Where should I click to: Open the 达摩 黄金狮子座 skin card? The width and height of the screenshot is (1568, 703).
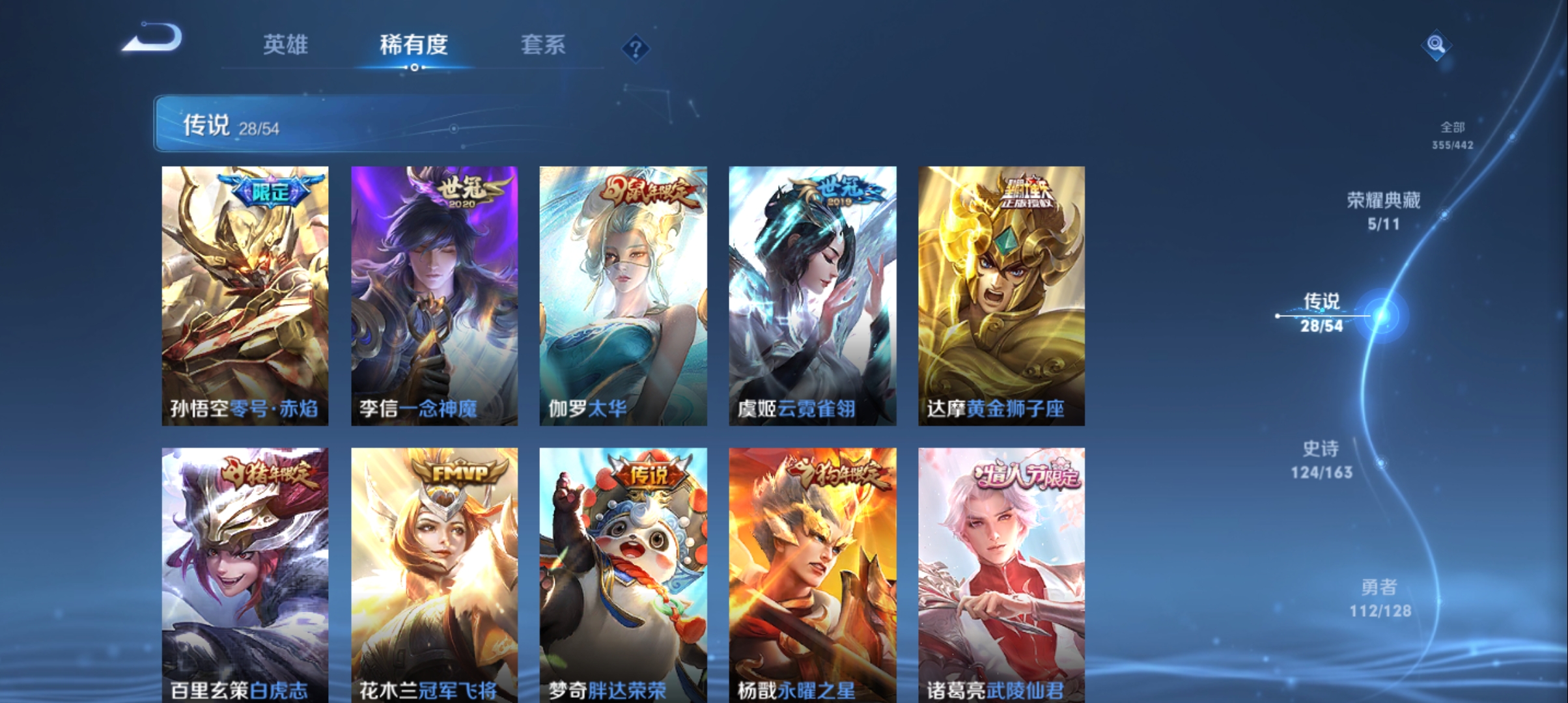point(1000,293)
